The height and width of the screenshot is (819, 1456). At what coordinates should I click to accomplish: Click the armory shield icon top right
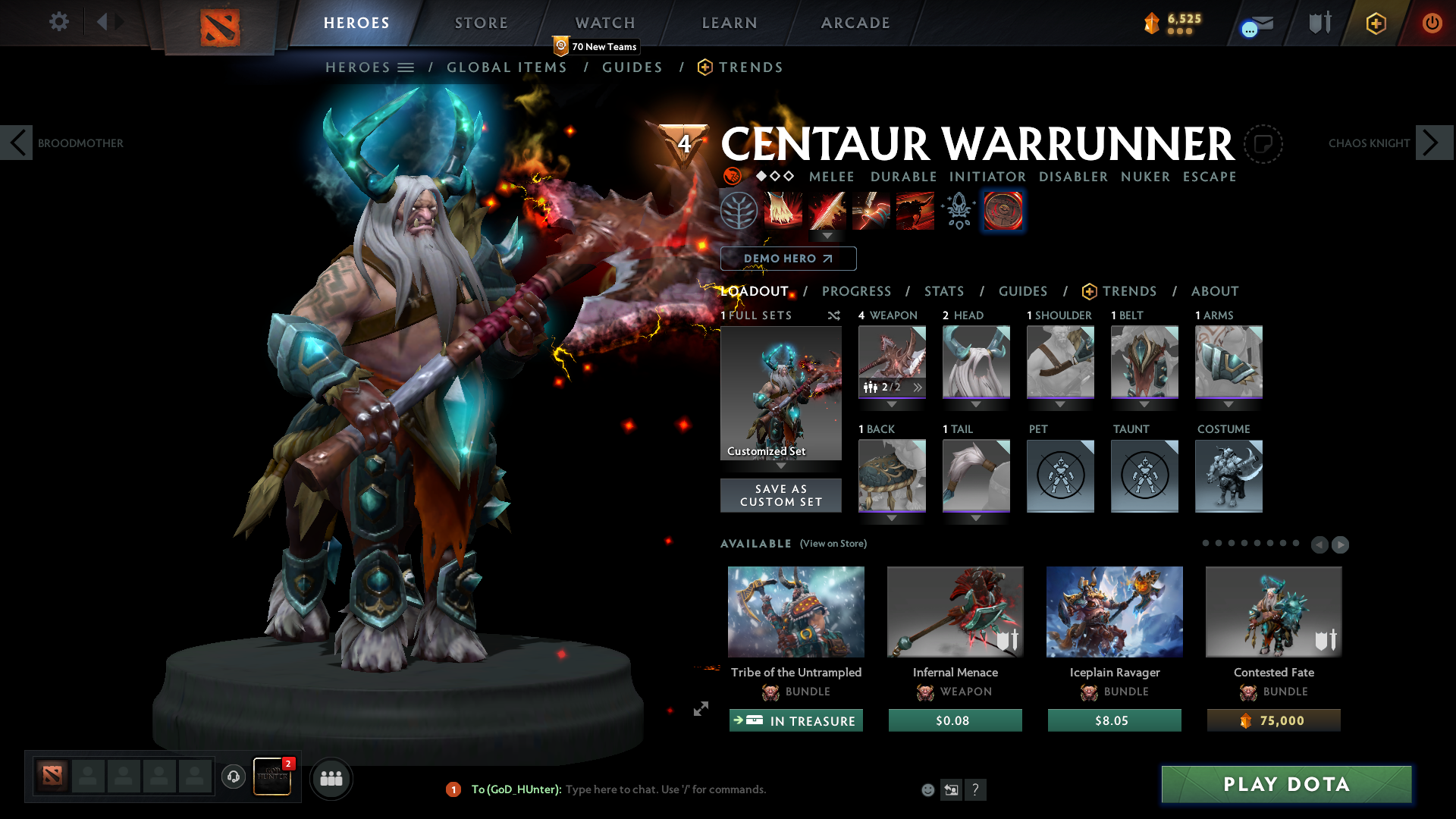point(1319,23)
